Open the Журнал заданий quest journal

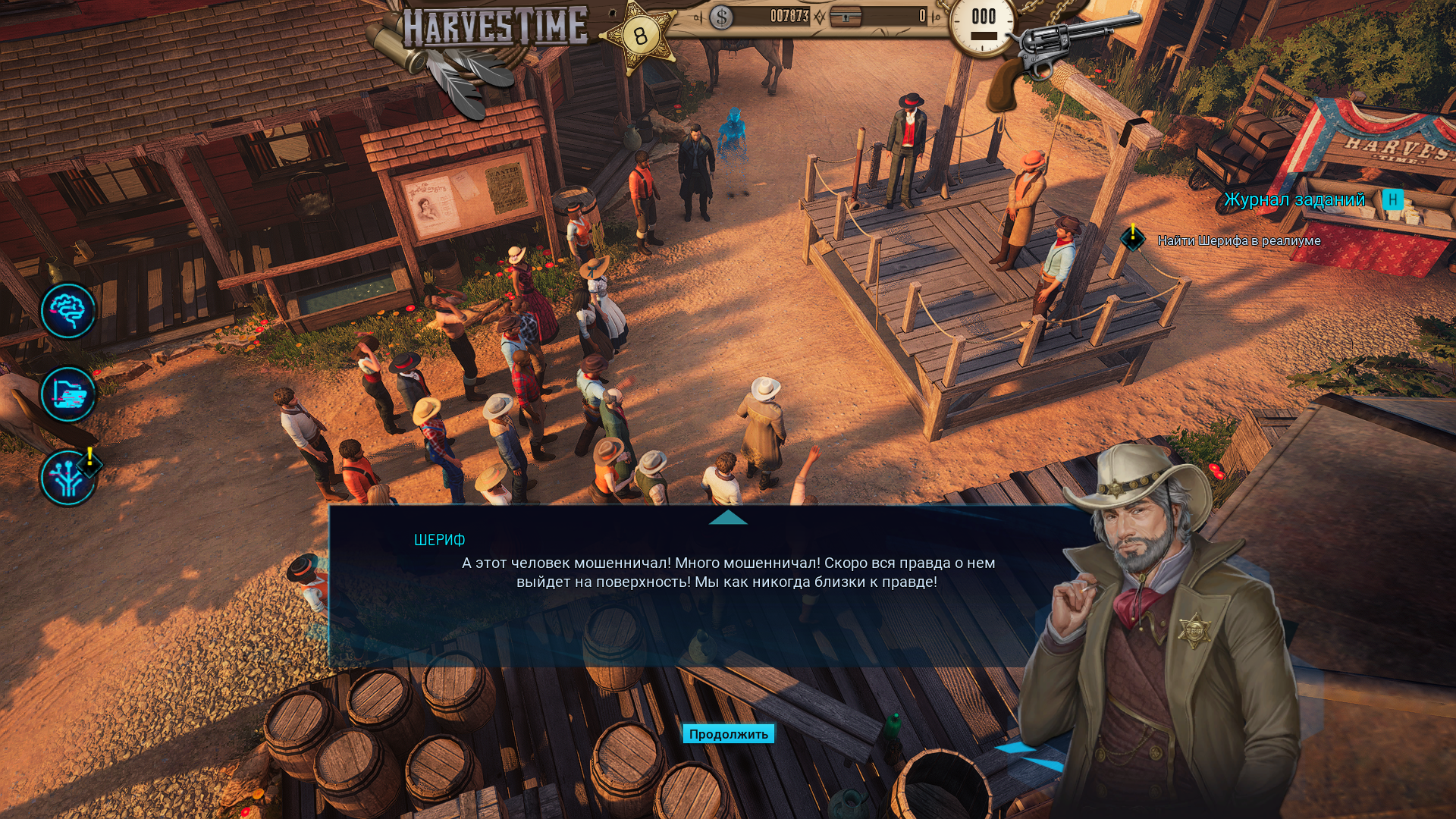click(1294, 200)
